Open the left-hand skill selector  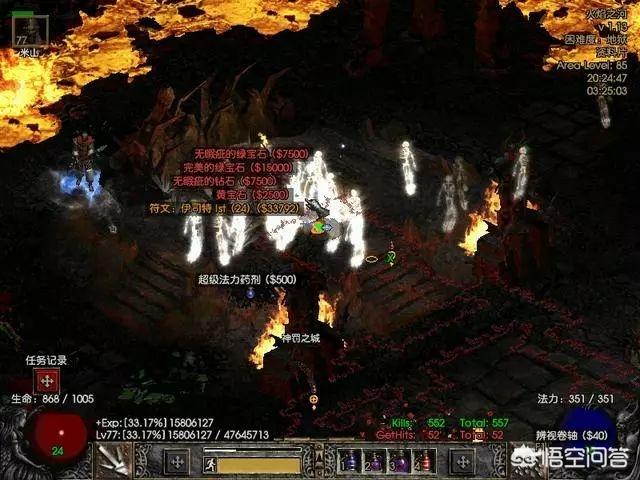click(x=177, y=462)
